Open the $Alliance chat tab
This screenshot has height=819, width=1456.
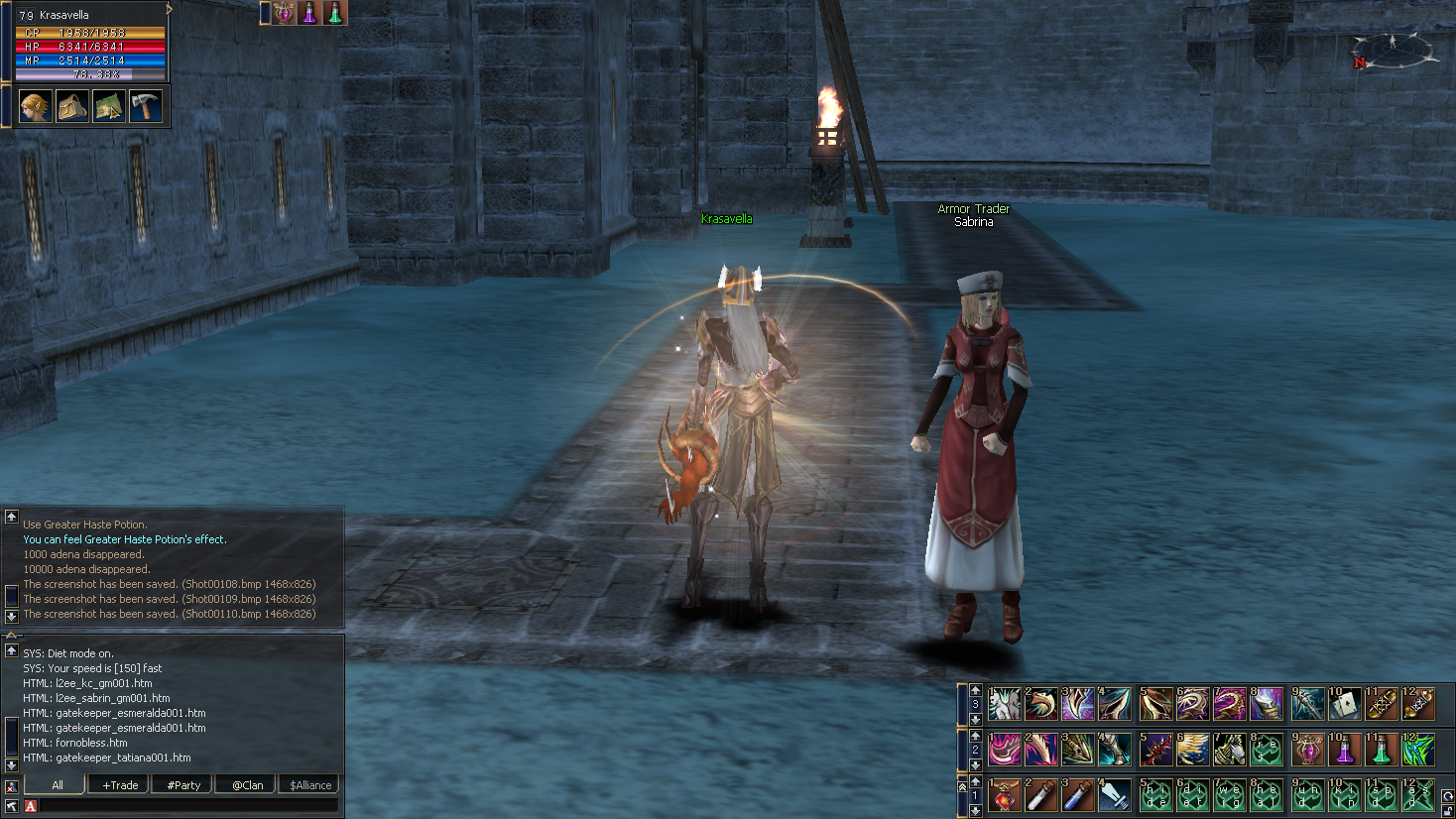pos(310,785)
